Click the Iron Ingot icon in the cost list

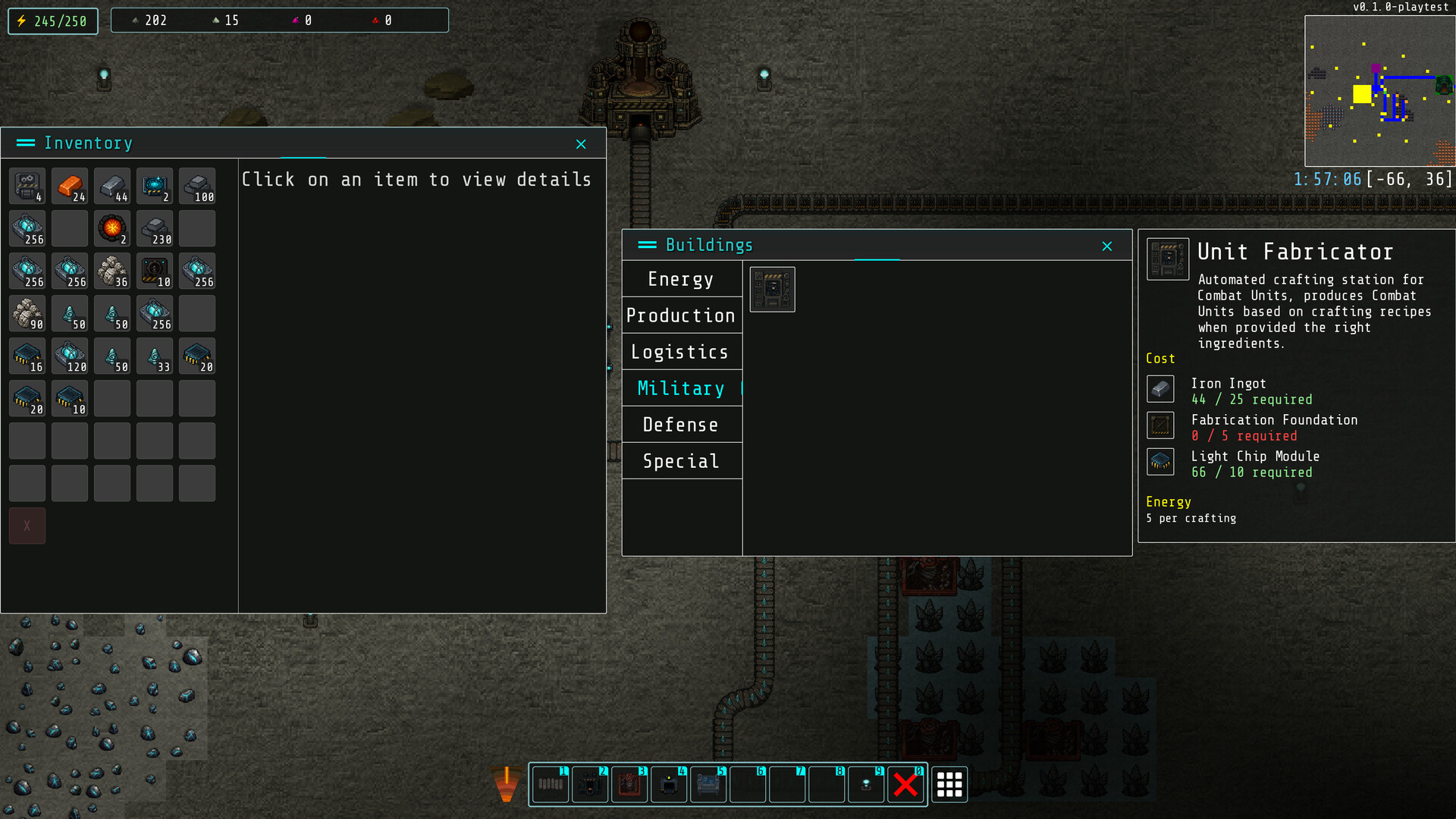(1159, 388)
